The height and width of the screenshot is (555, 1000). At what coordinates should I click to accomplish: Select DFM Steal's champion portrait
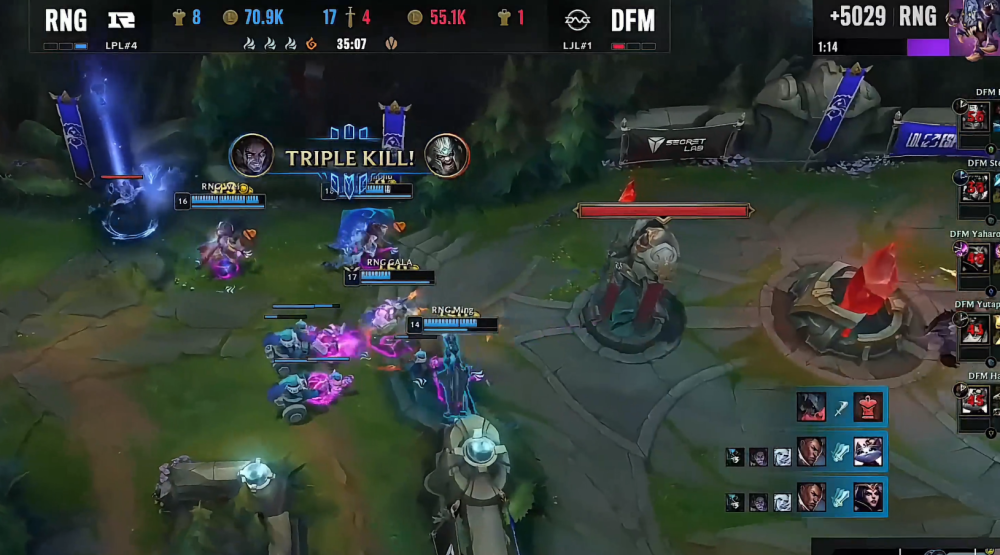click(975, 187)
